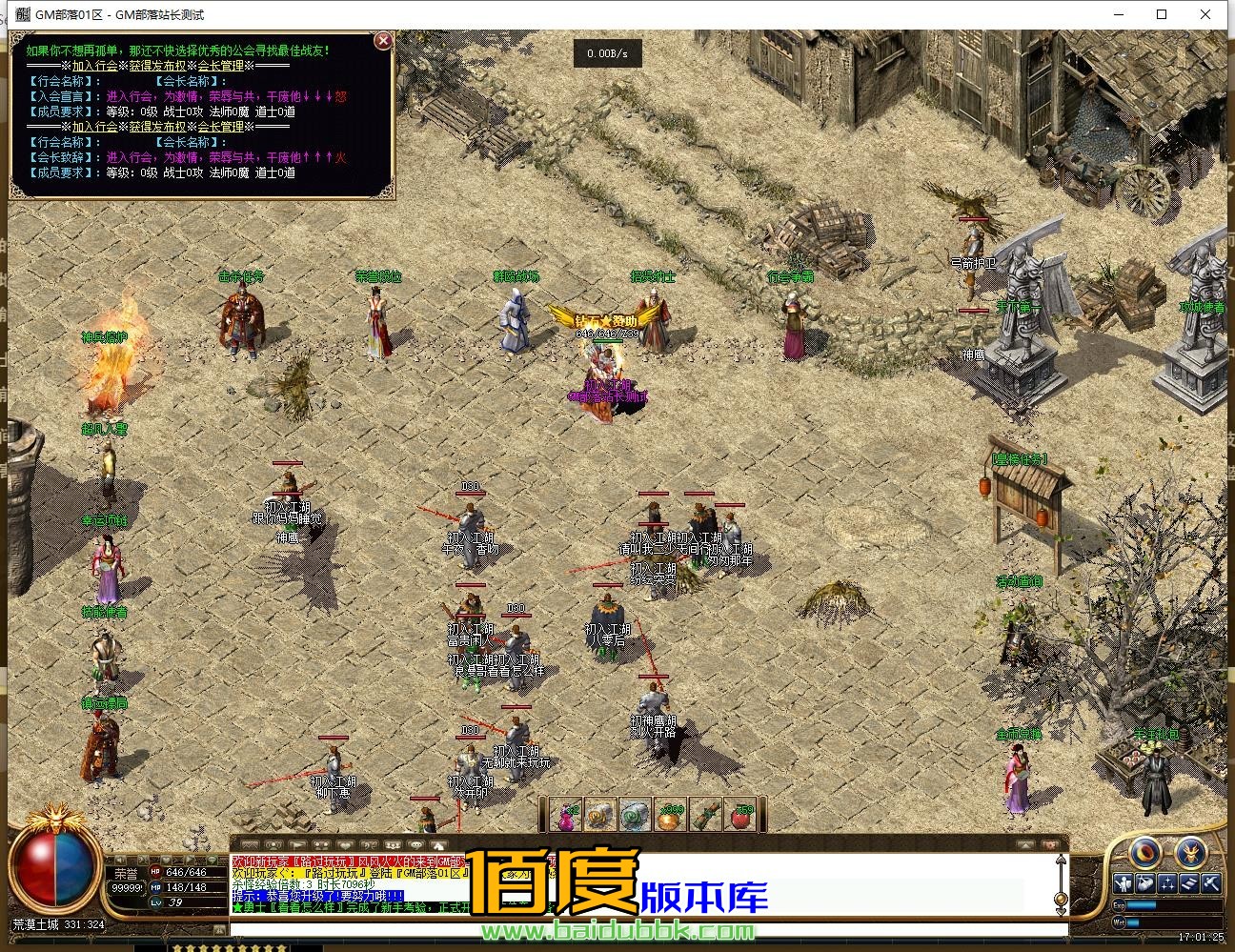1235x952 pixels.
Task: Click the crossed hammer tools button
Action: click(1210, 884)
